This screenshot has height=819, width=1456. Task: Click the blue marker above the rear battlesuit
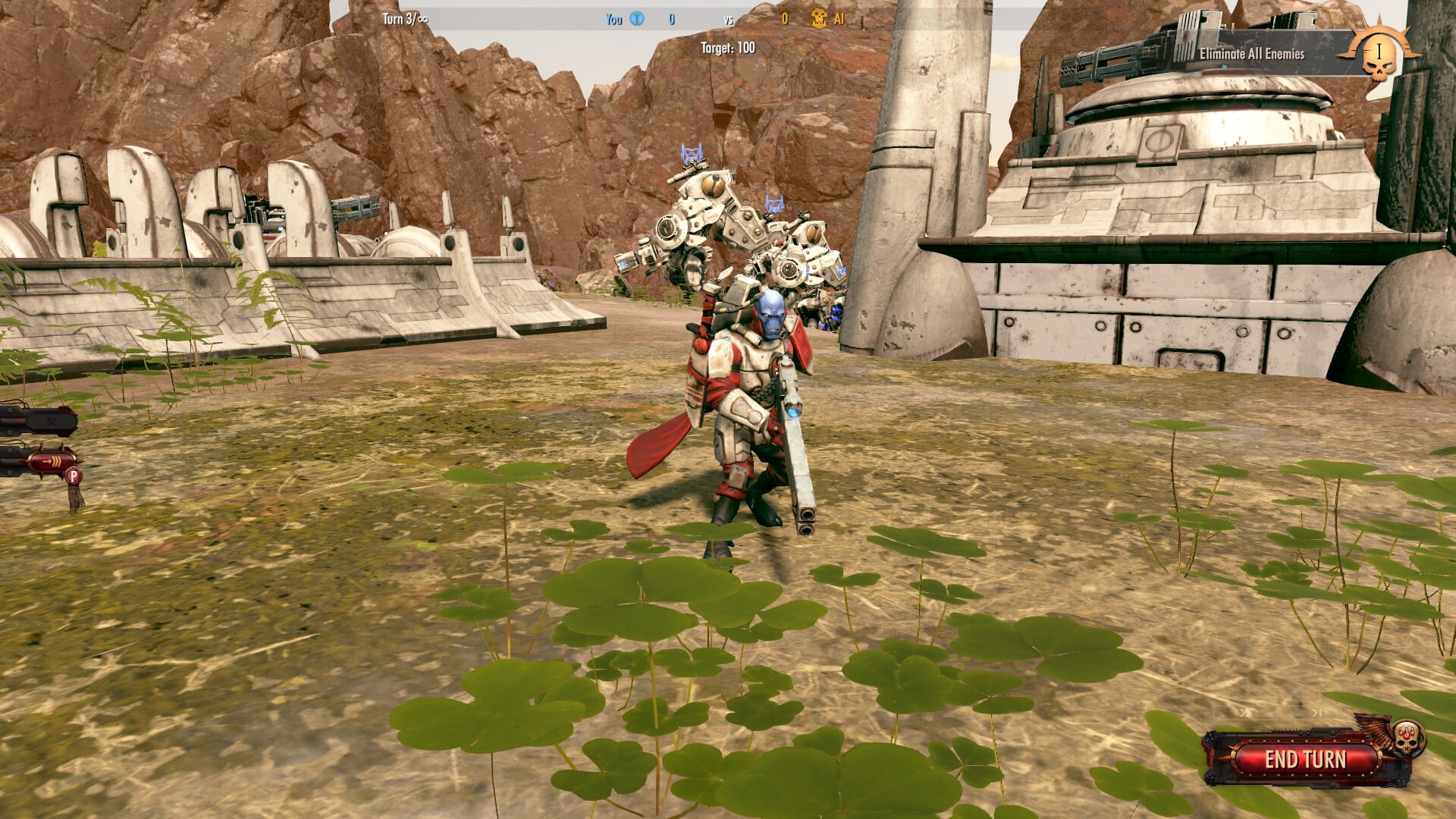775,202
